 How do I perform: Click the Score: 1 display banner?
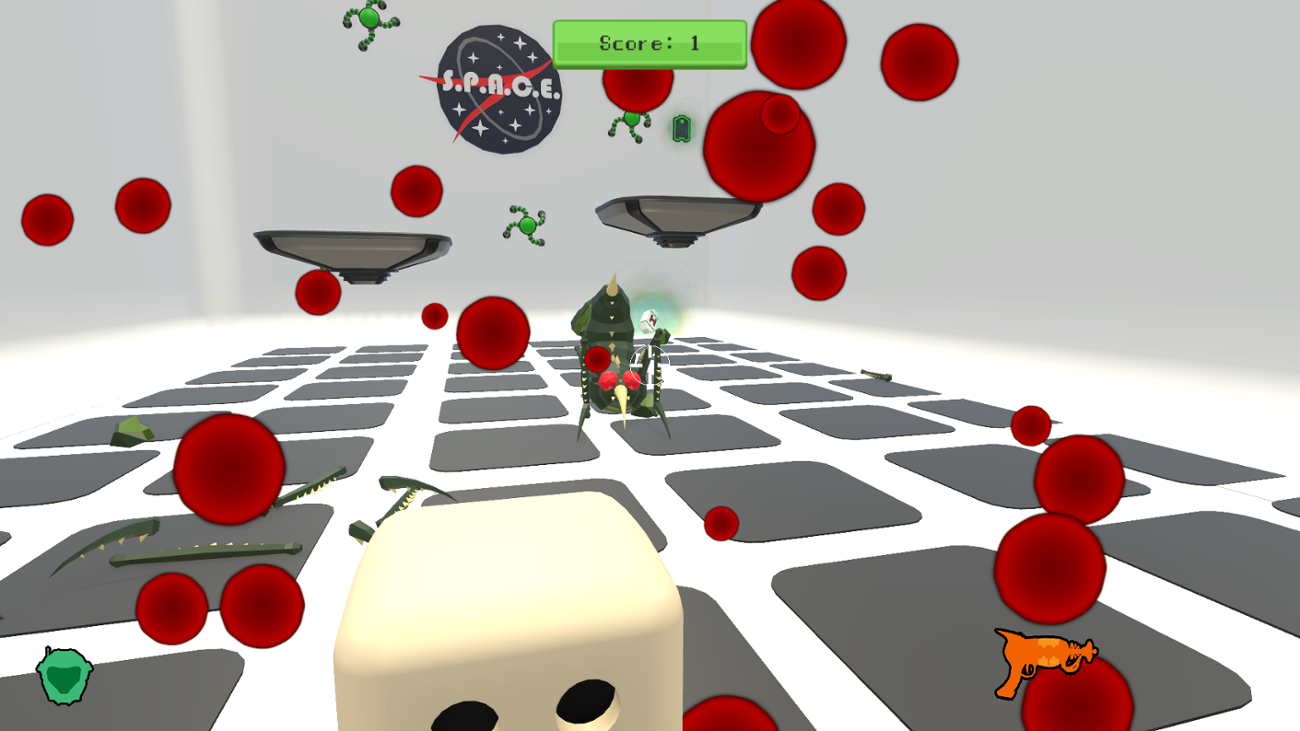(x=650, y=43)
